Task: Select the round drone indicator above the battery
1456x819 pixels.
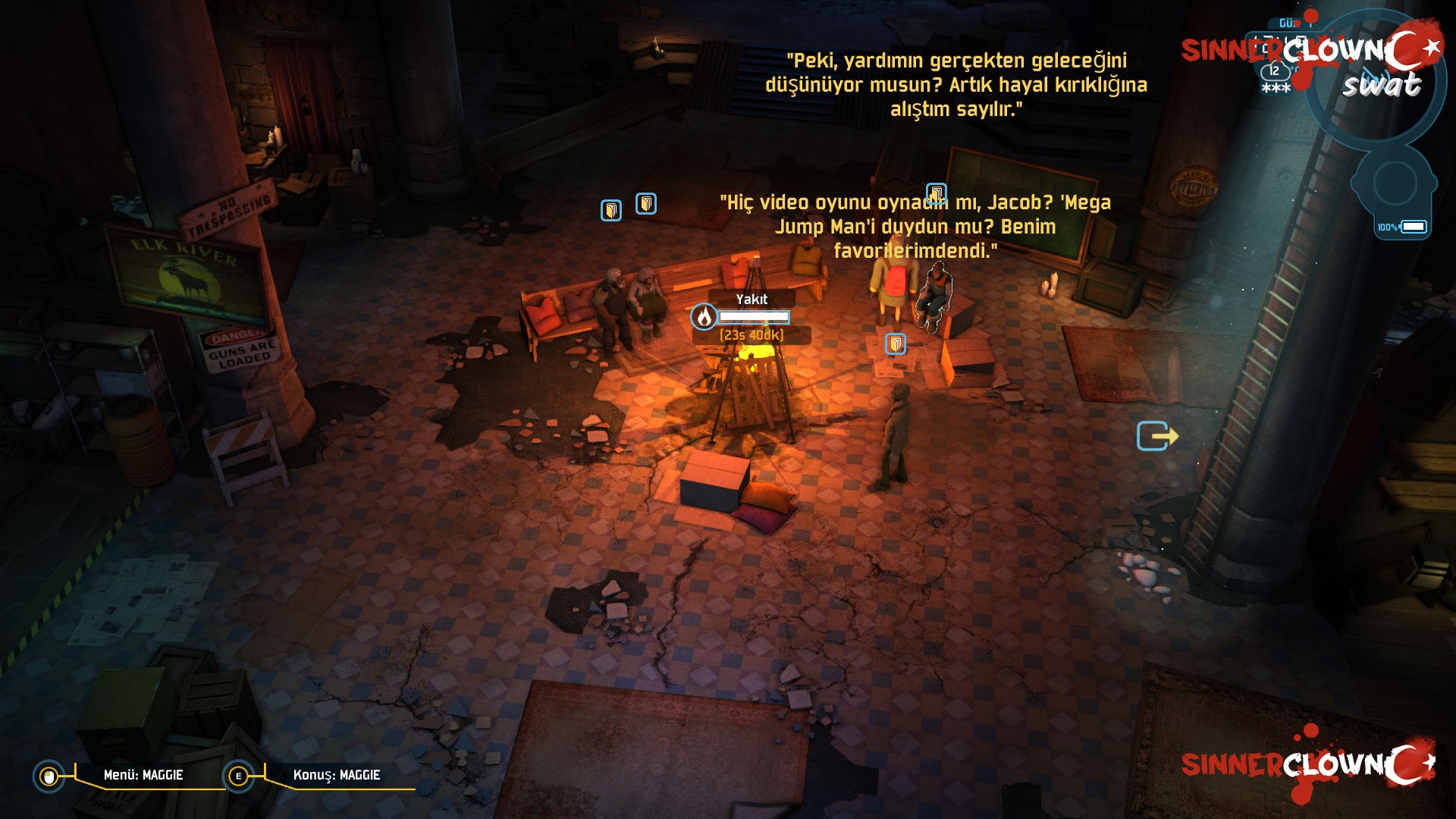Action: (x=1394, y=184)
